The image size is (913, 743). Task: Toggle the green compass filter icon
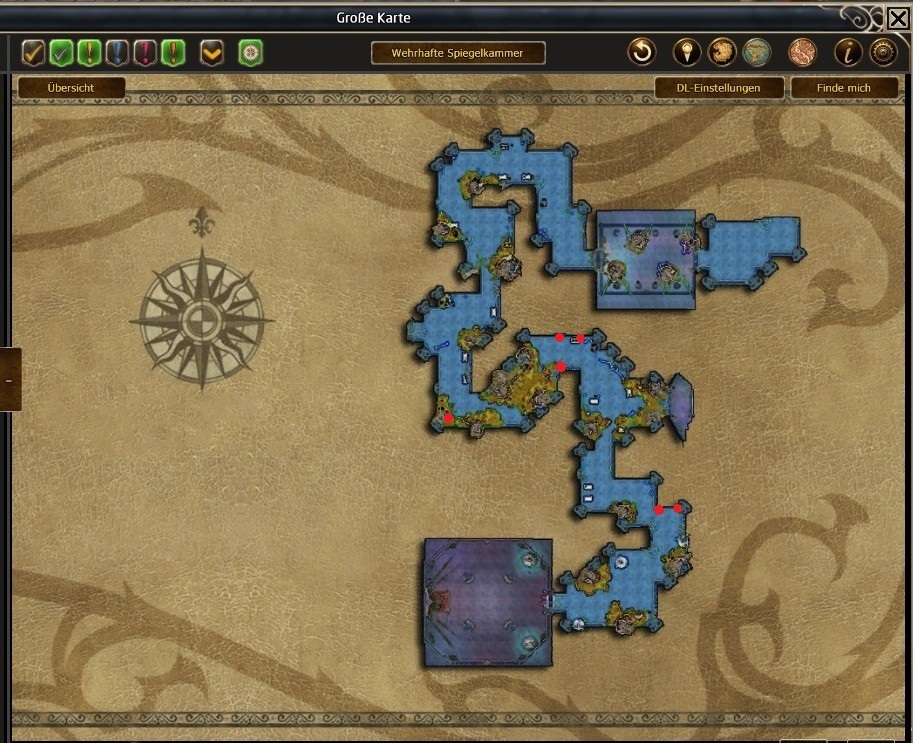(x=250, y=52)
